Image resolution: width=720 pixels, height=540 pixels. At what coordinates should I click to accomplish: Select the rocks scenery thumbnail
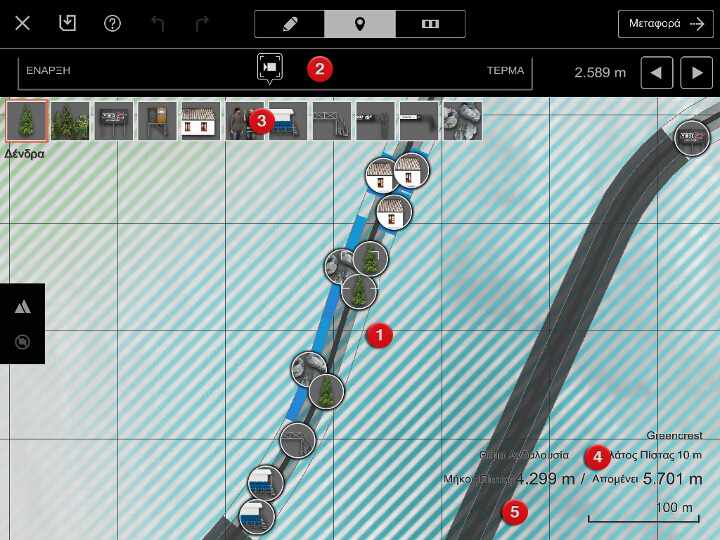(x=462, y=121)
